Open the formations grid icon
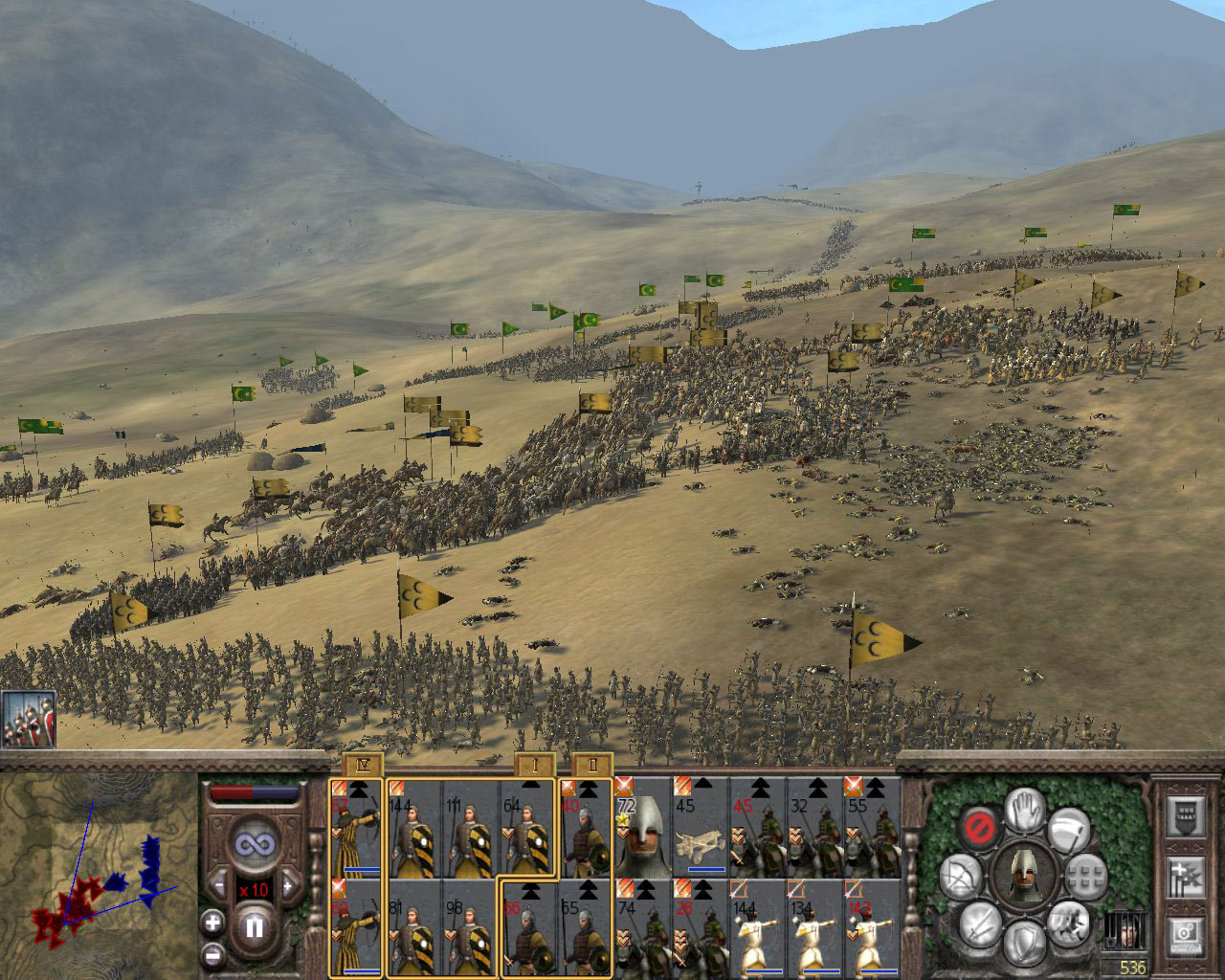 tap(1085, 876)
